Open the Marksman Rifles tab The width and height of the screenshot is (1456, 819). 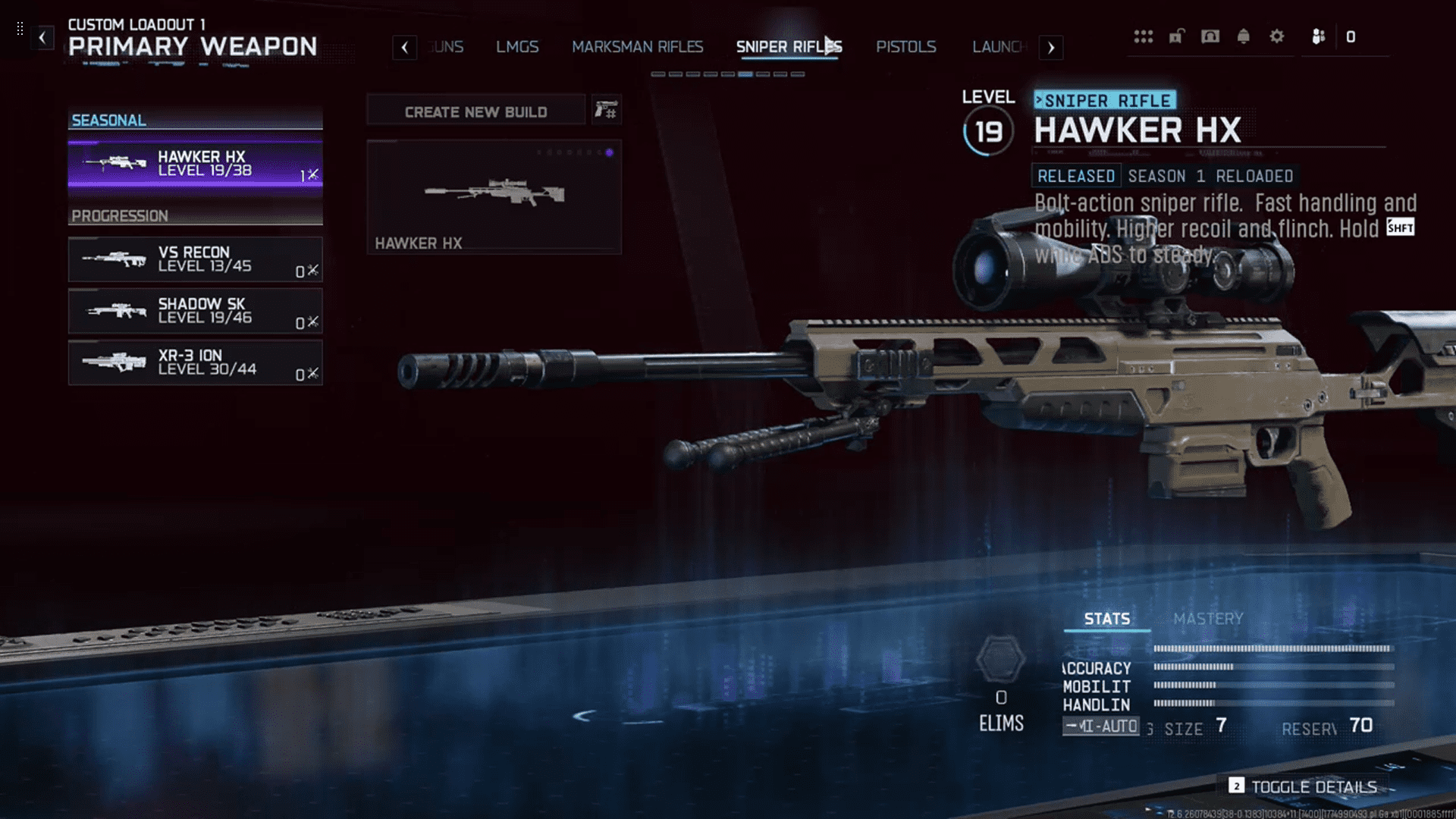[637, 47]
